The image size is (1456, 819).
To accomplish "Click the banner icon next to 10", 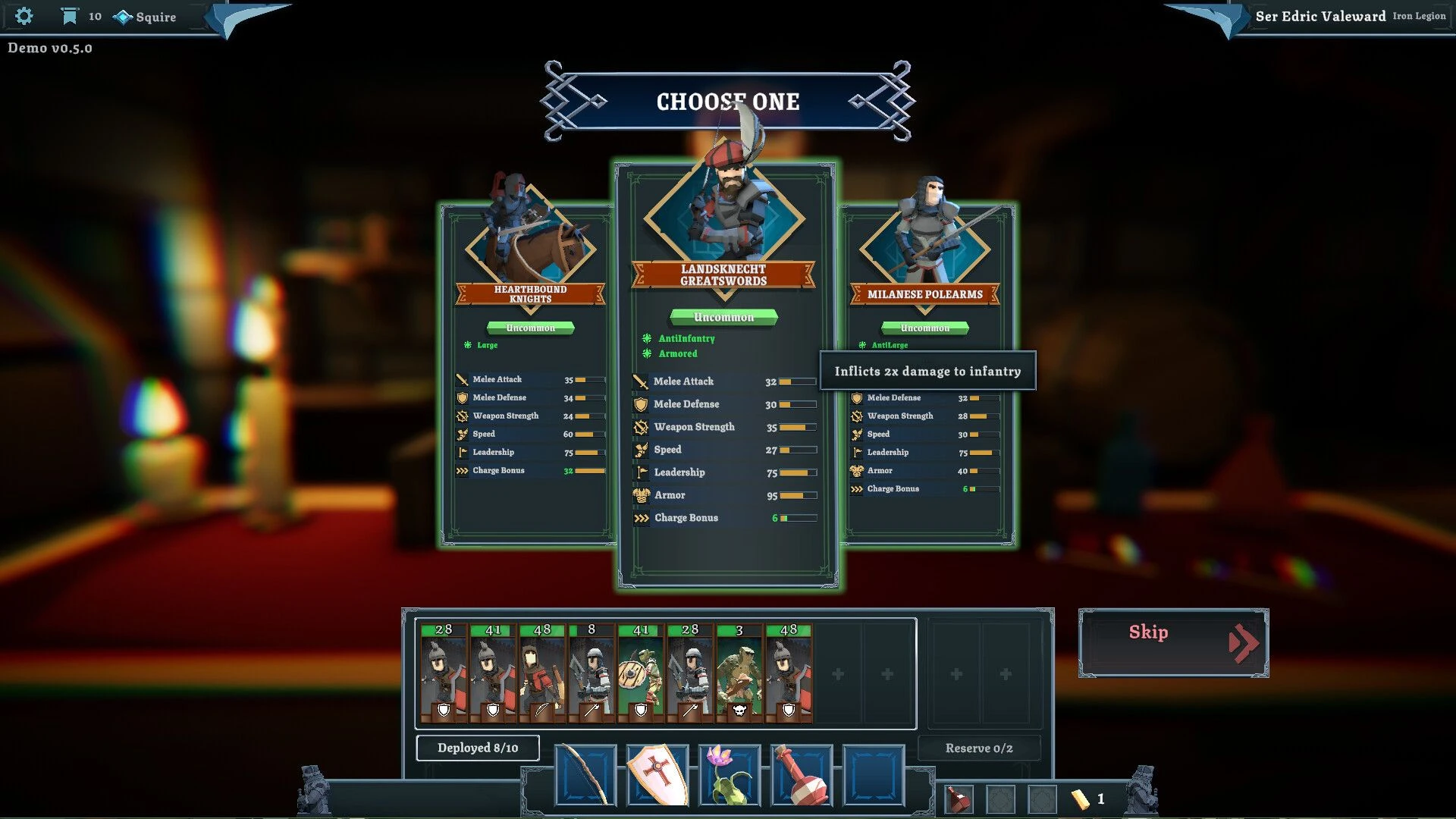I will pyautogui.click(x=69, y=15).
